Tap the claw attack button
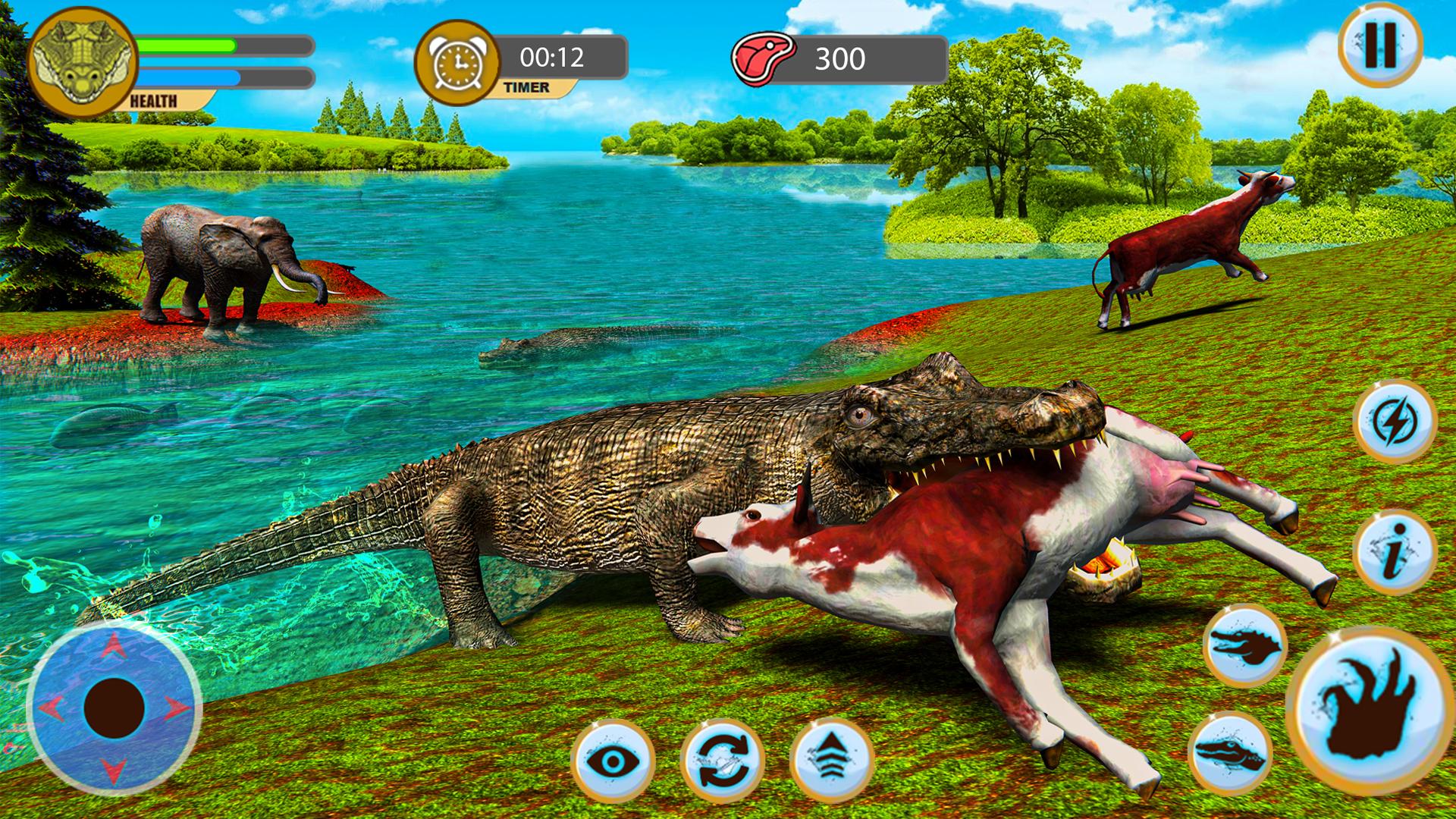 coord(1369,708)
